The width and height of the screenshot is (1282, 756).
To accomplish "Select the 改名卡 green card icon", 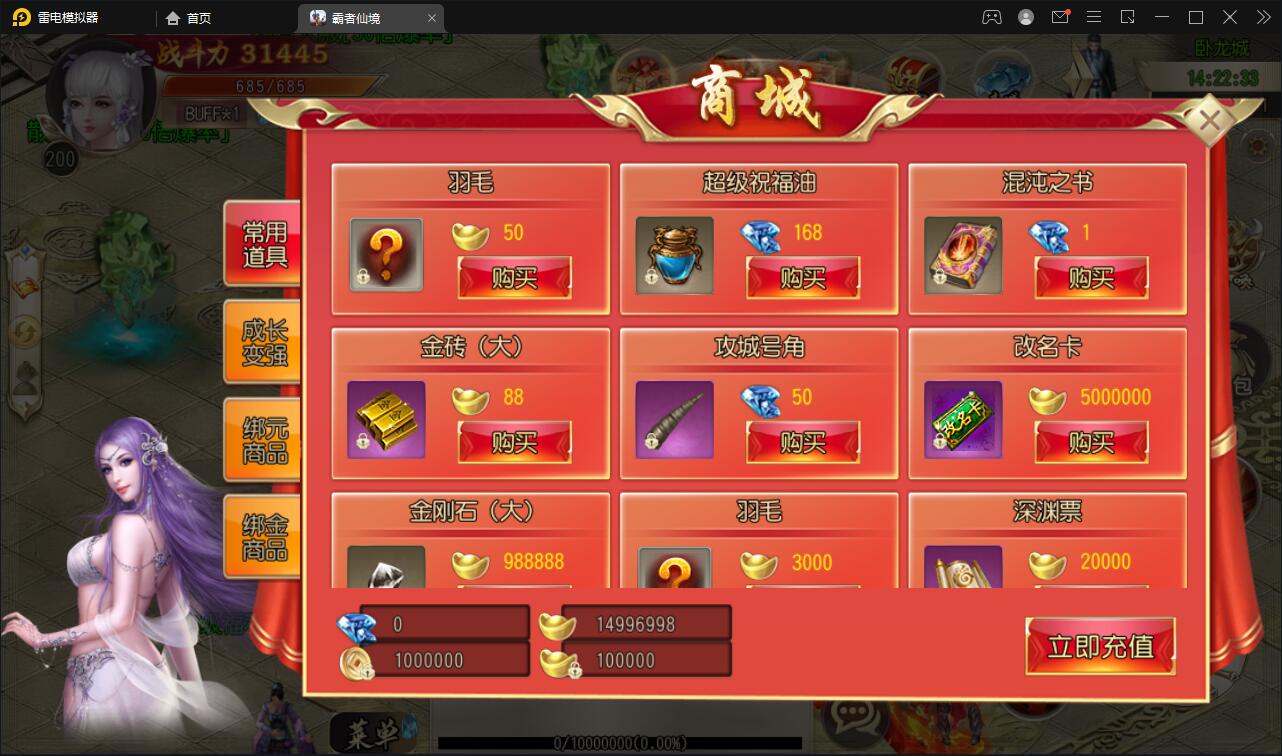I will (961, 420).
